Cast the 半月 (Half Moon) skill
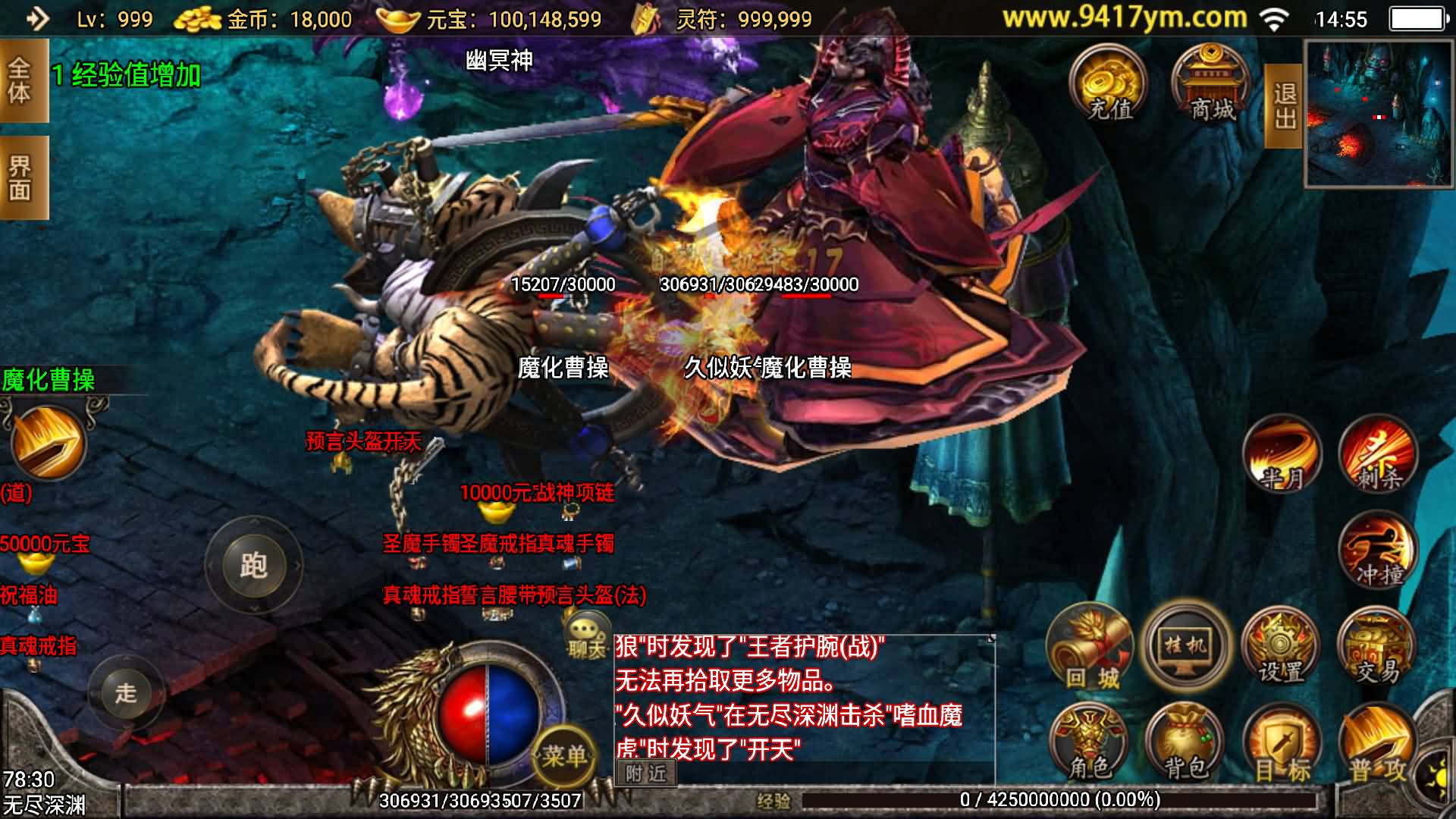Screen dimensions: 1456x819 (x=1284, y=455)
